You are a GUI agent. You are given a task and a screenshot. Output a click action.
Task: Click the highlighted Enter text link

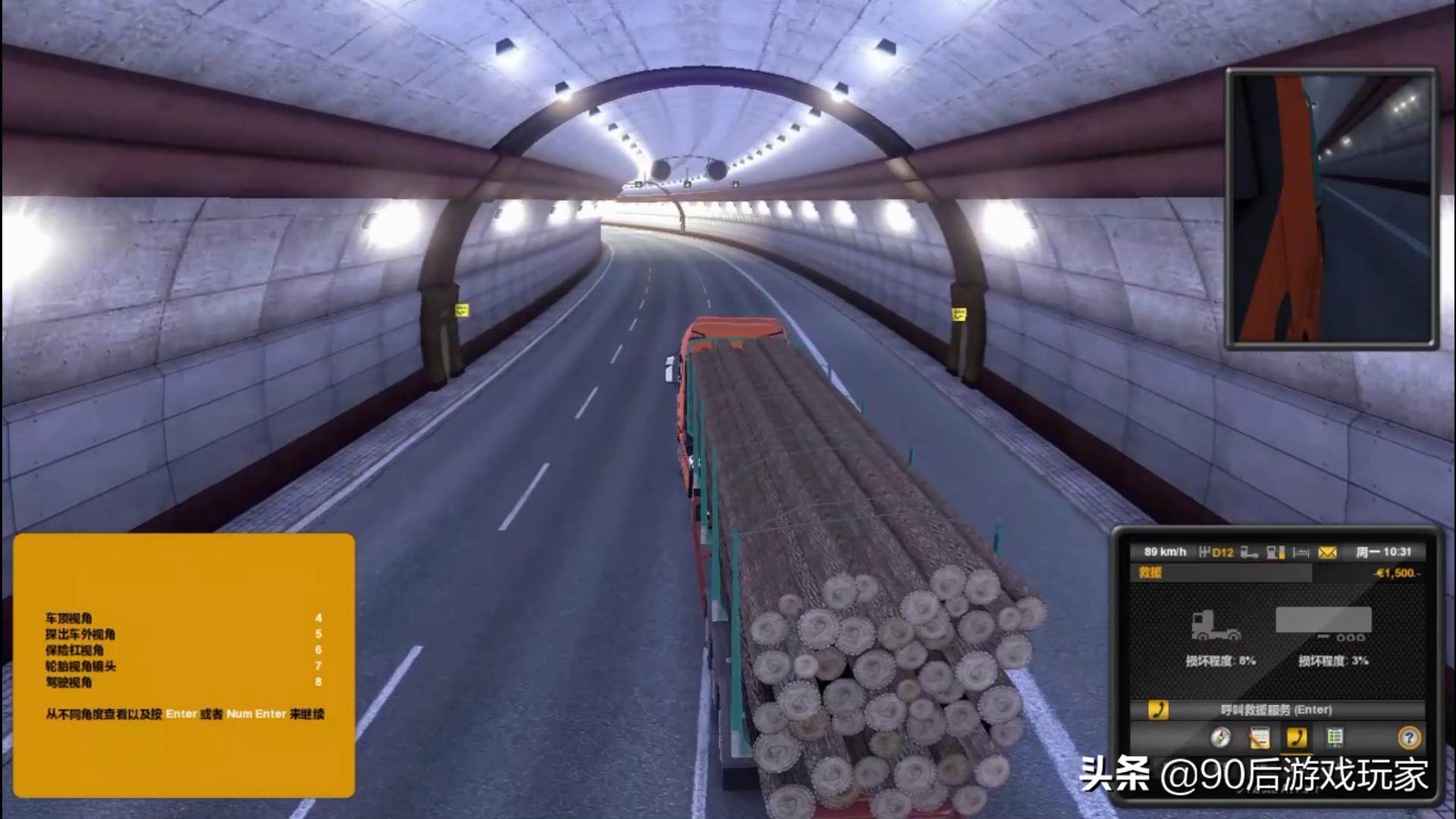tap(180, 714)
